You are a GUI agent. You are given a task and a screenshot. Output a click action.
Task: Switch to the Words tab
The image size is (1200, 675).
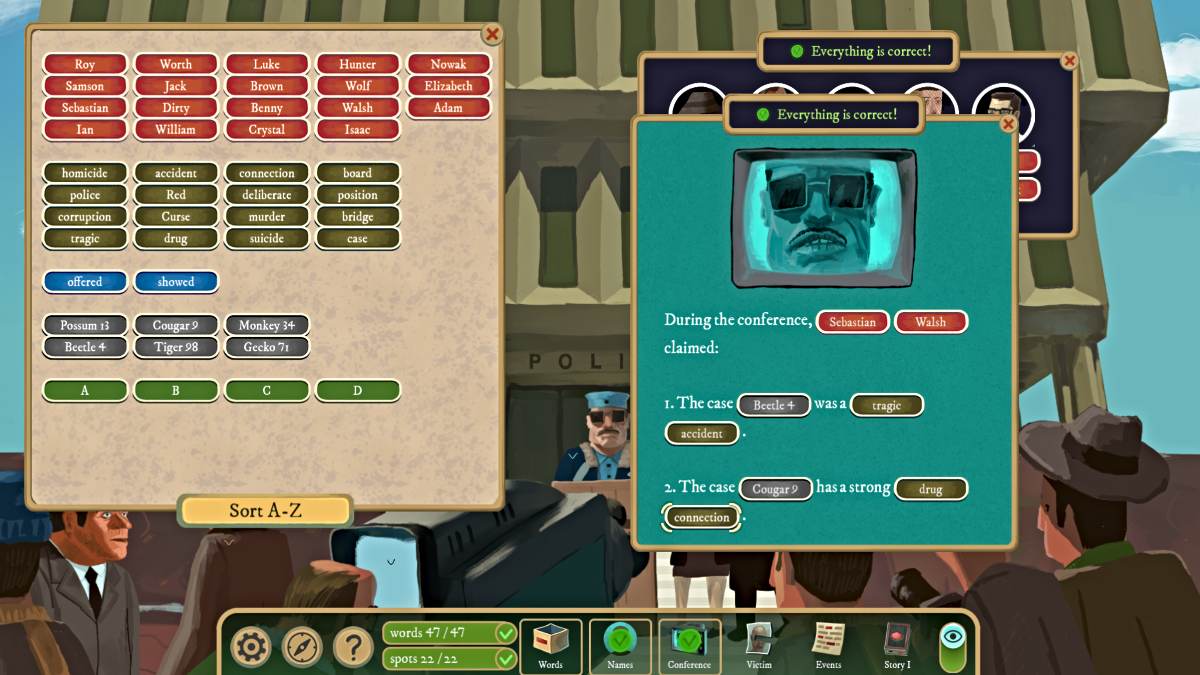coord(550,645)
